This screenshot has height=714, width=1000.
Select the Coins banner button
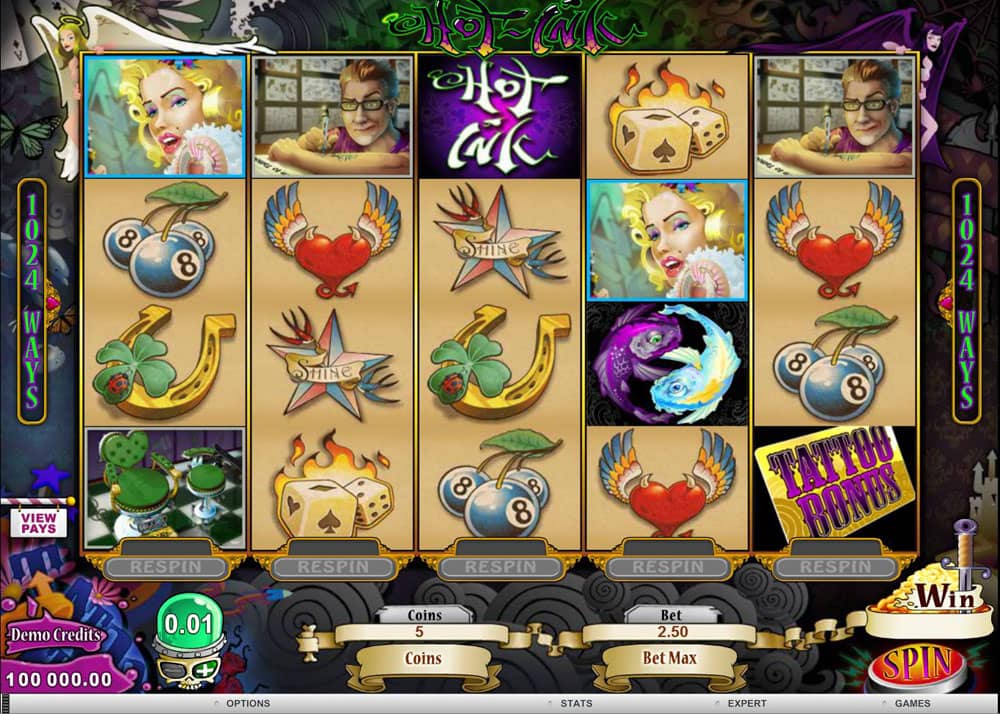click(x=425, y=659)
